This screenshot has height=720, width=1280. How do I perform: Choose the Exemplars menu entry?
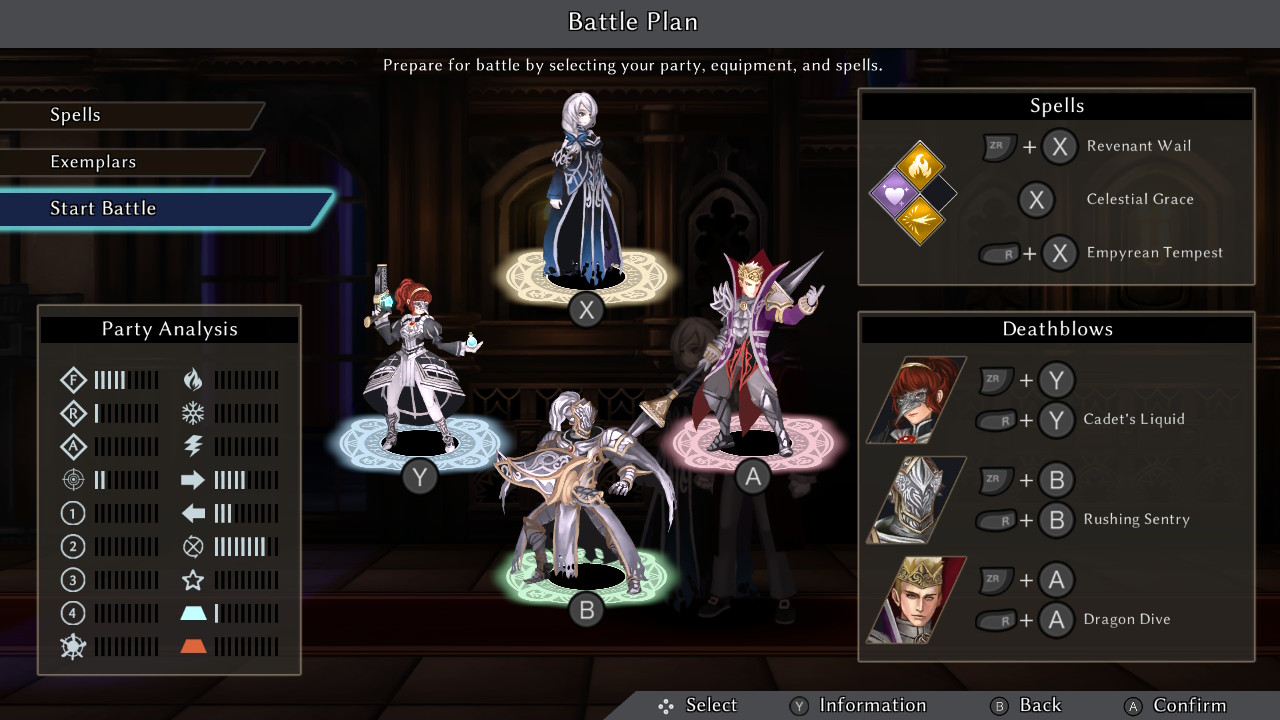click(93, 162)
